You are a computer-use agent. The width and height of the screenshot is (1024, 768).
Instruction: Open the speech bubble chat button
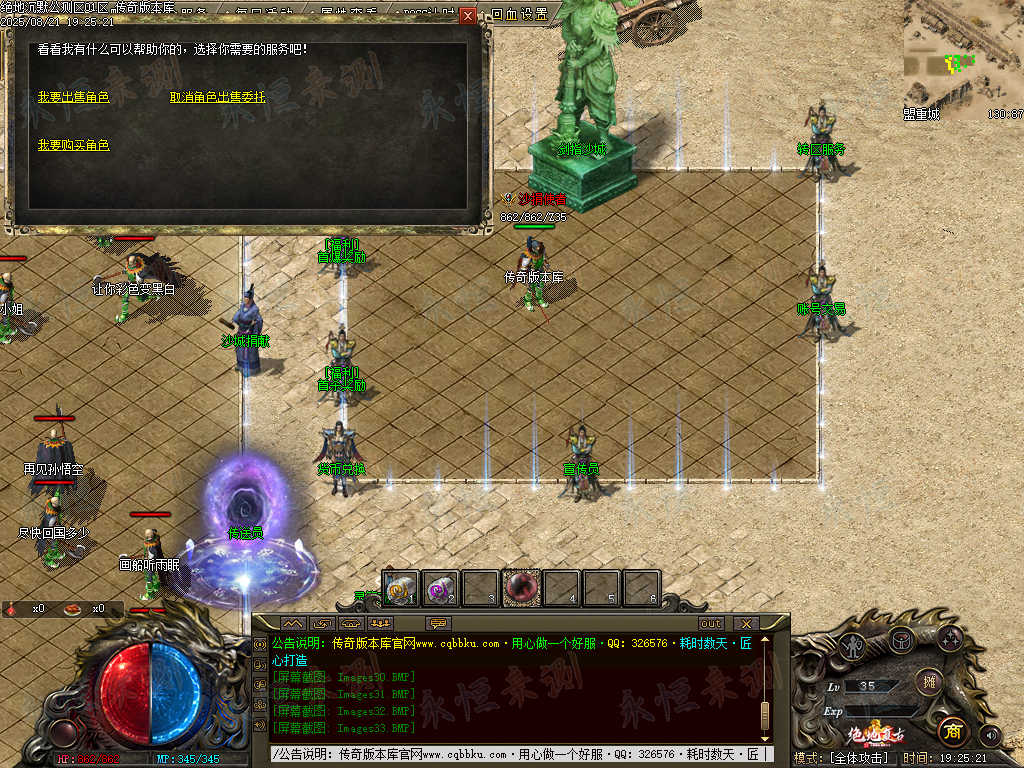(439, 624)
